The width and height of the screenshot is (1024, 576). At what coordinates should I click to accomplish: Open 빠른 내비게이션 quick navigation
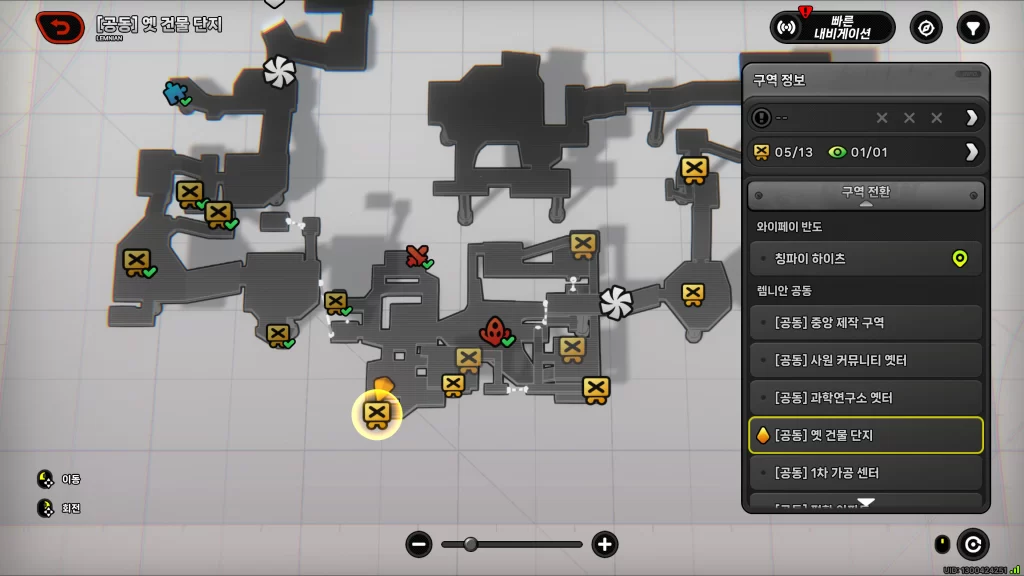click(x=832, y=27)
